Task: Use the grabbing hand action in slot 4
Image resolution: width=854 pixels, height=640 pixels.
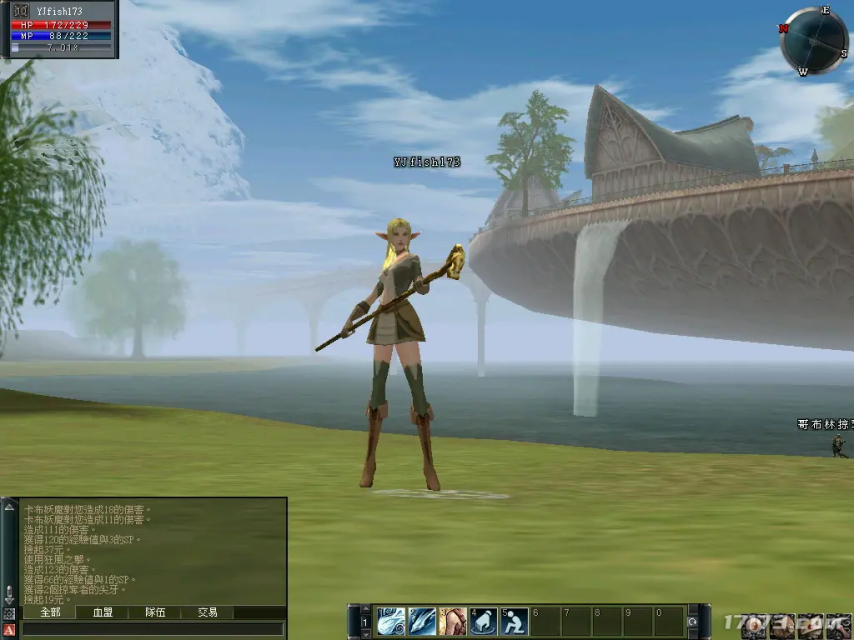Action: 484,621
